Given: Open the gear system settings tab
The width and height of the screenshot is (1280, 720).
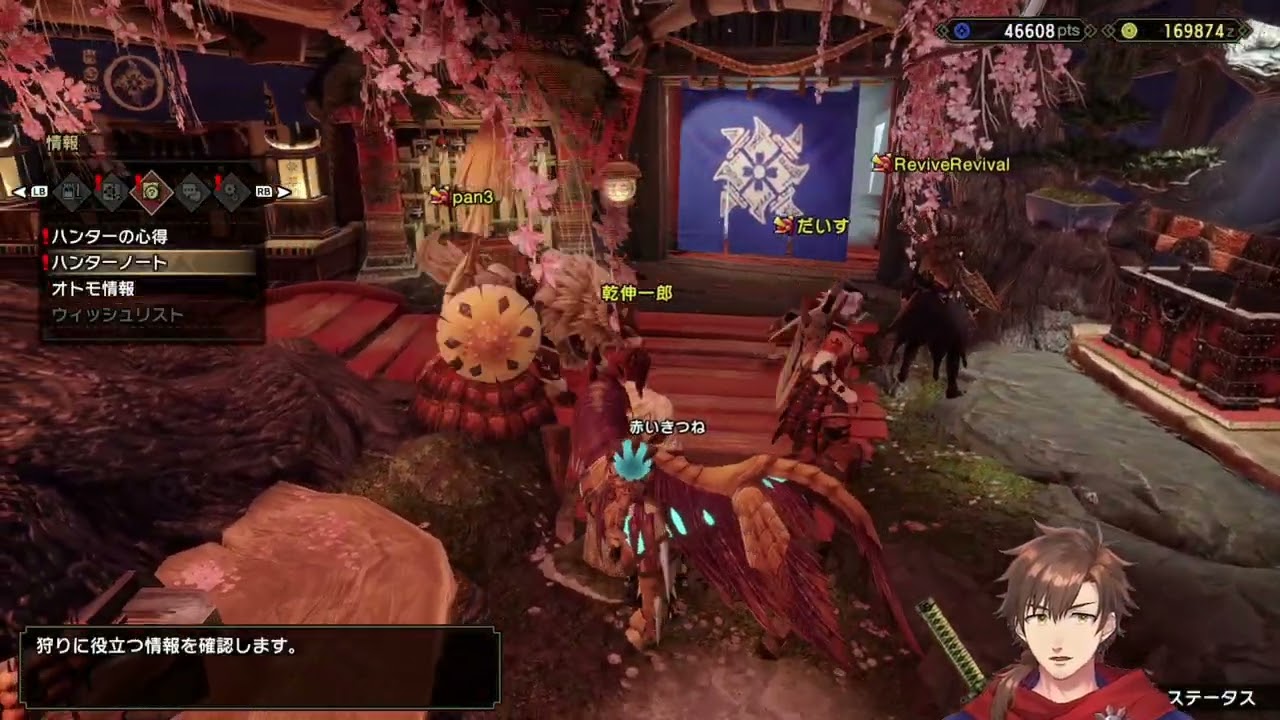Looking at the screenshot, I should tap(231, 191).
